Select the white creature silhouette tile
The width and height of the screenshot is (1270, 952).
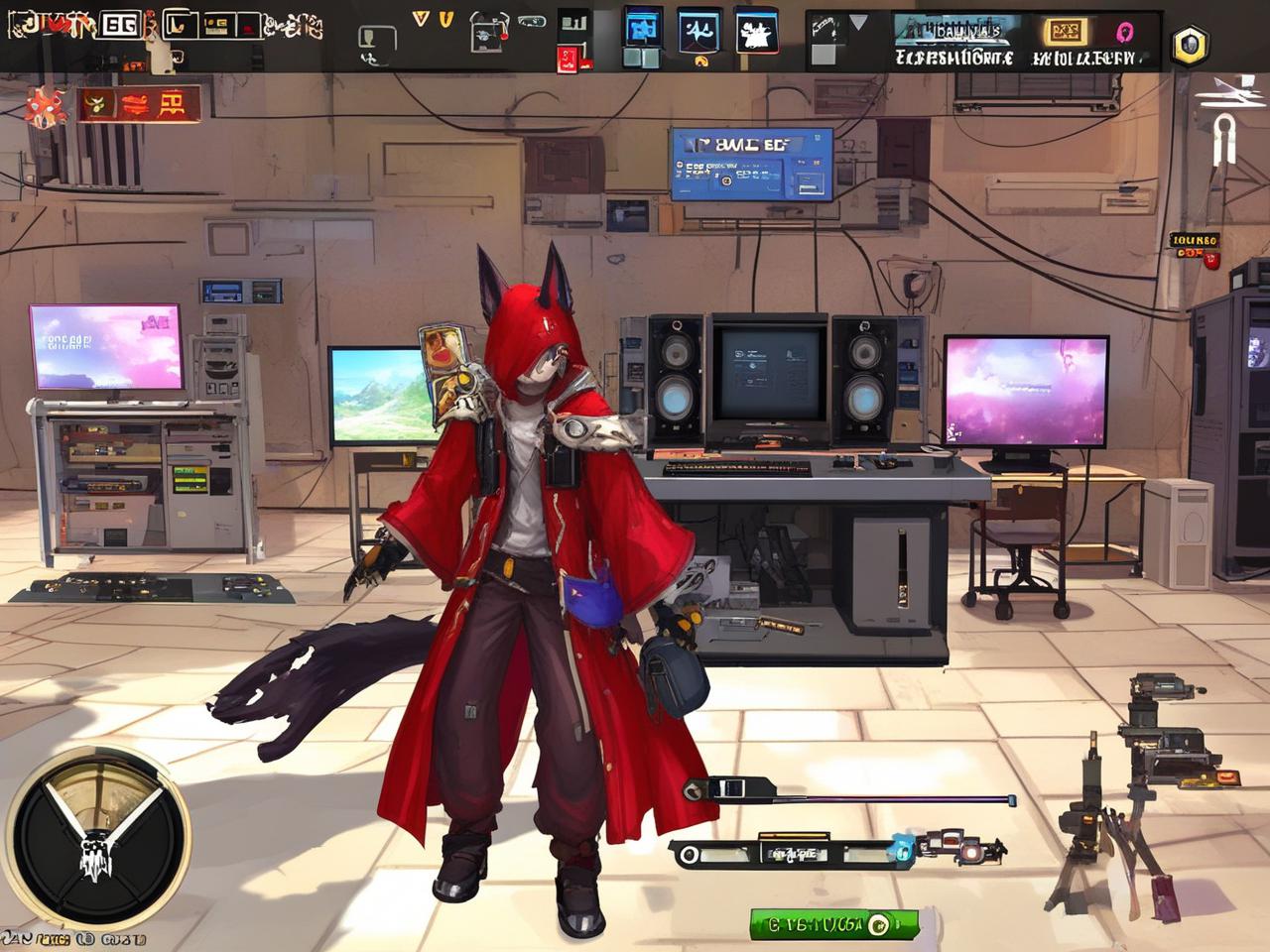(x=757, y=32)
